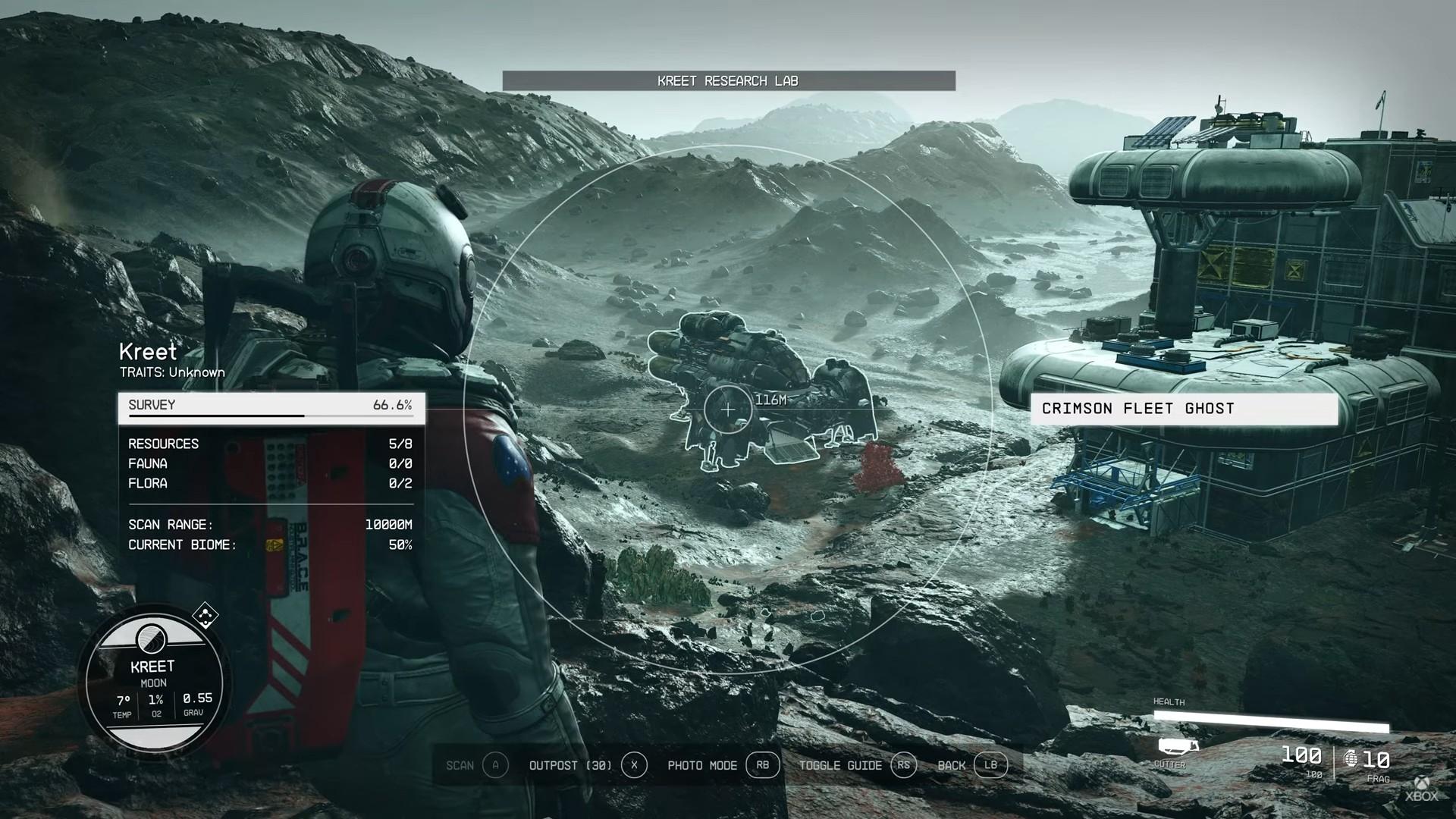Enable scanning with the Scan control

coord(460,766)
